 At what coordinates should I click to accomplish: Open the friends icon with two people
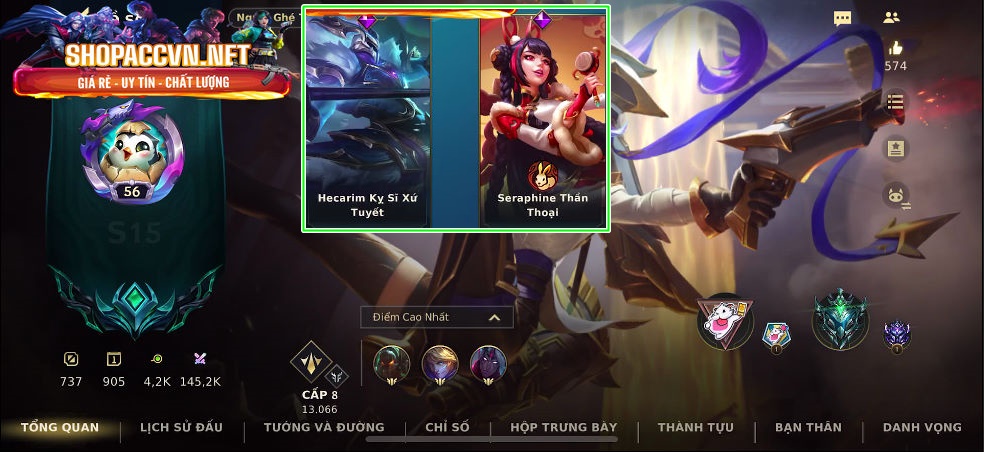tap(891, 18)
